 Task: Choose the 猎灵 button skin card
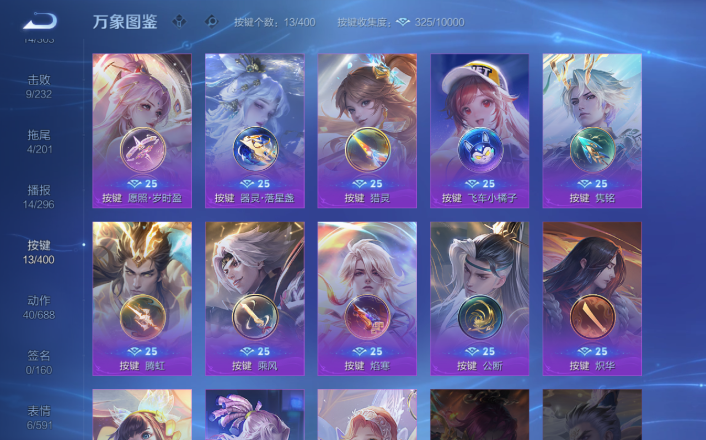(367, 130)
